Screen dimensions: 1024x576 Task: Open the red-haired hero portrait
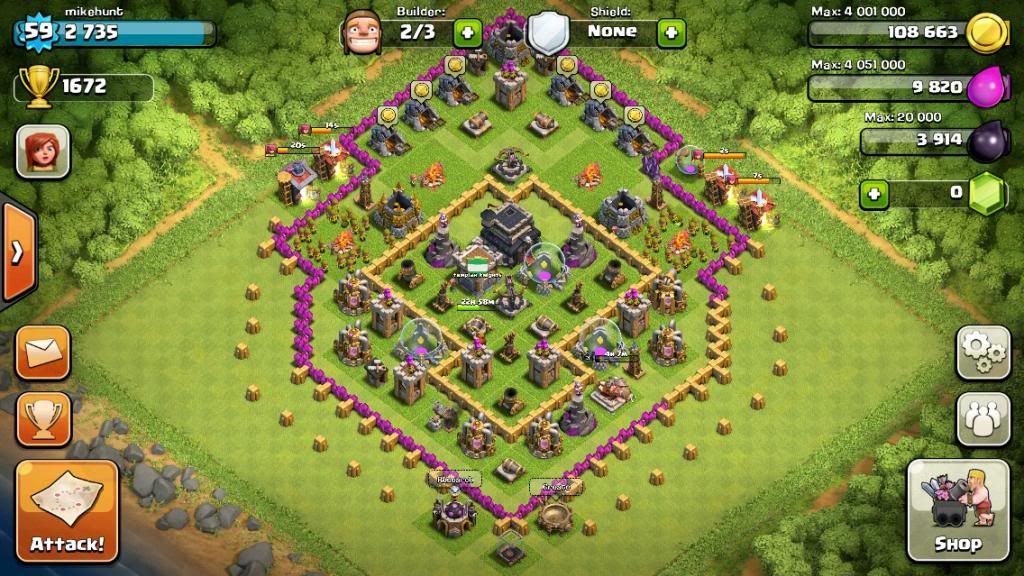(43, 152)
